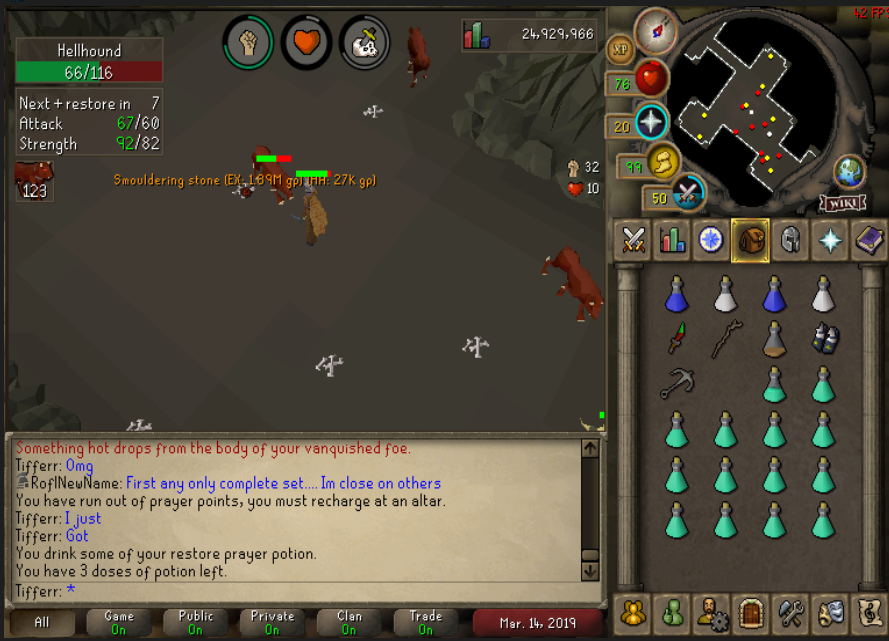
Task: Activate quick prayers via the prayer orb
Action: pyautogui.click(x=652, y=122)
